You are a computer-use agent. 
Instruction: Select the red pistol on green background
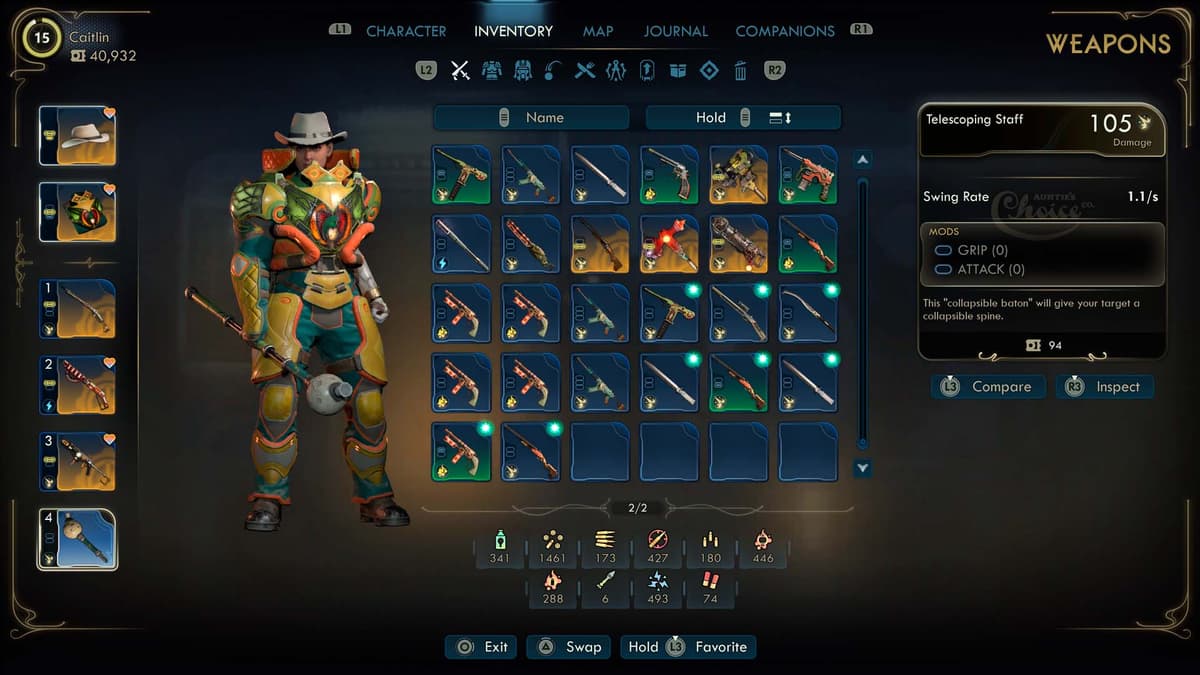tap(808, 174)
